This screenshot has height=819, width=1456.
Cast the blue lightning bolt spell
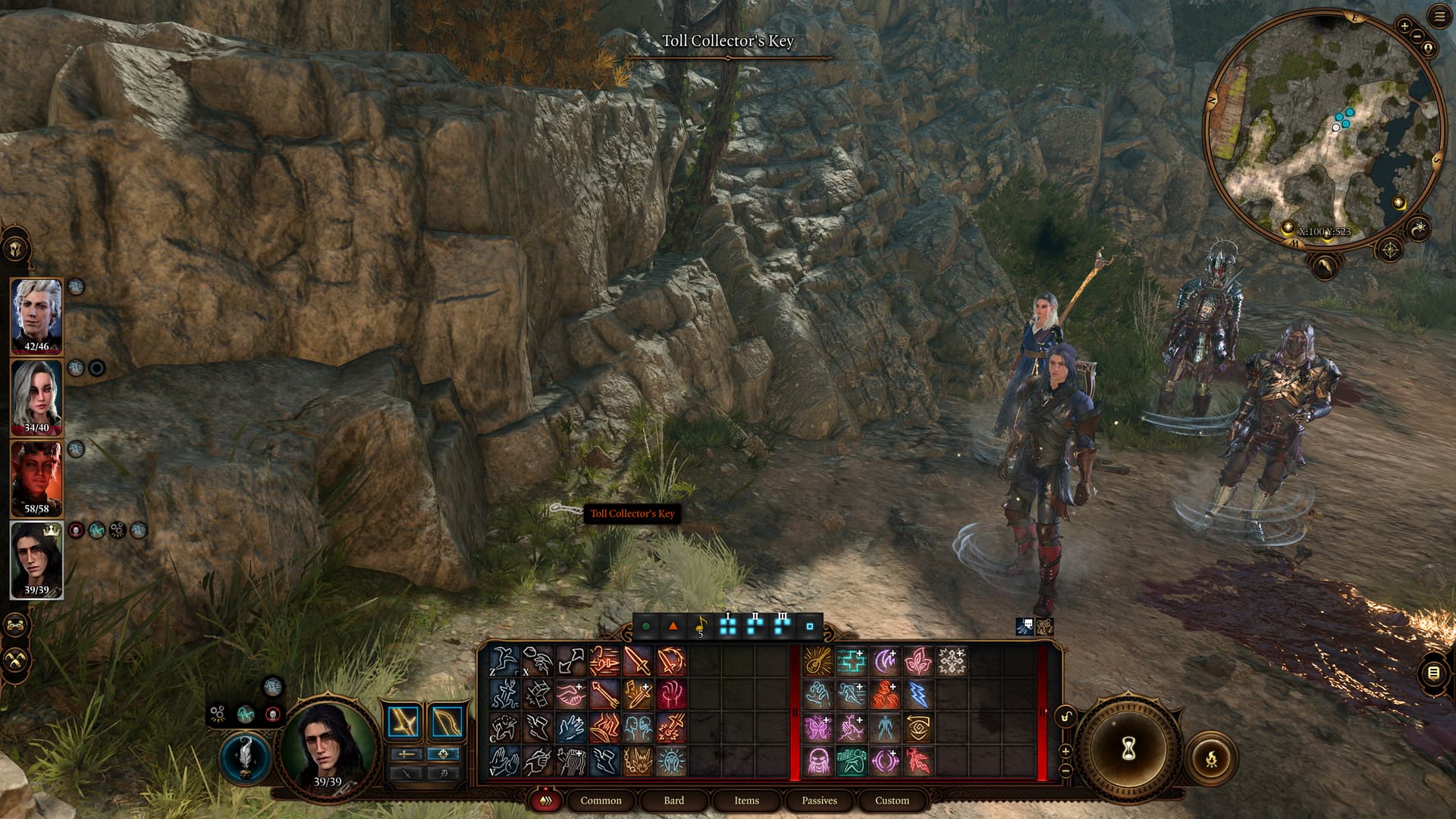[918, 695]
